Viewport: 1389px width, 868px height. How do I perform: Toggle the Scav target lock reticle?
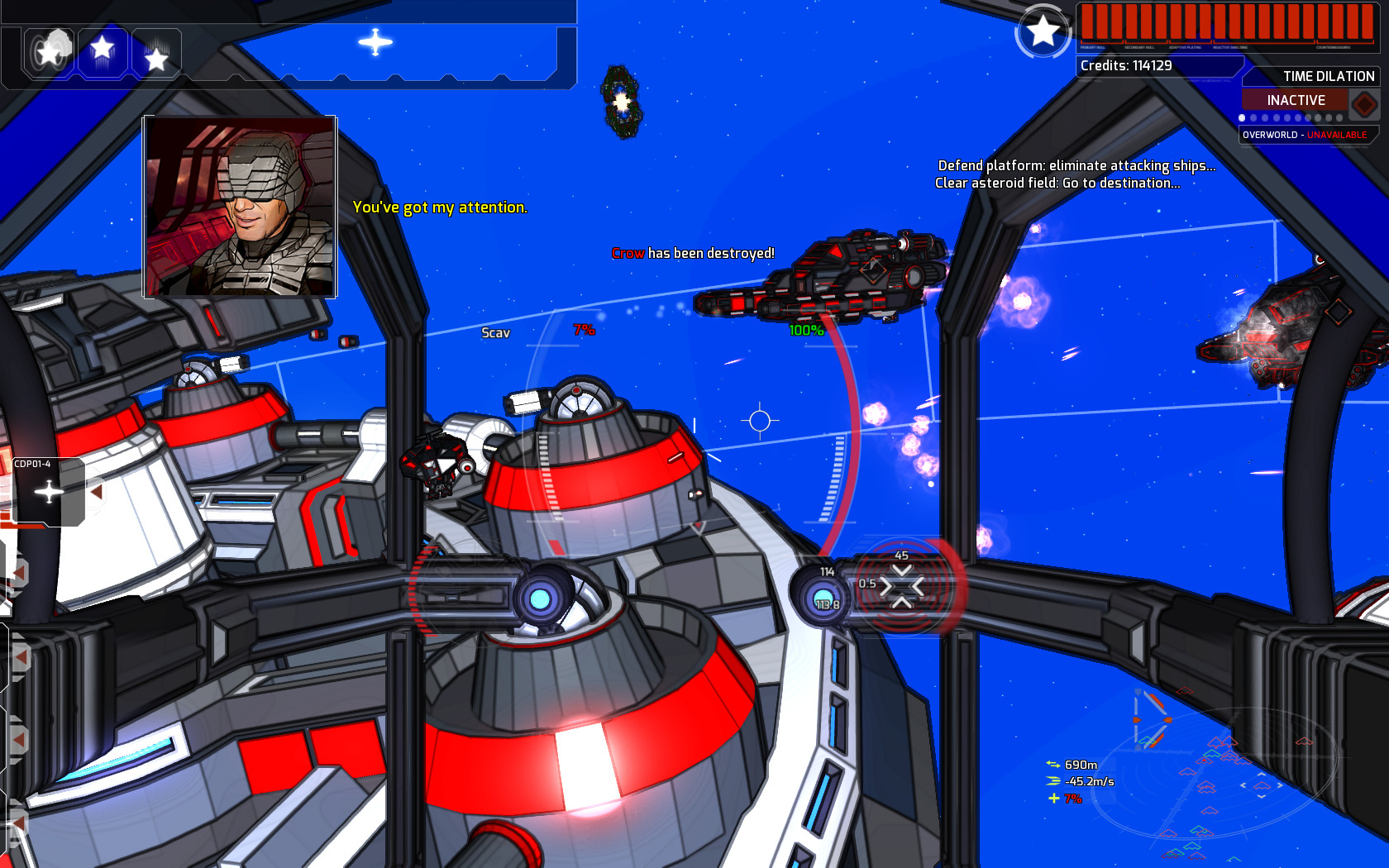(x=496, y=333)
